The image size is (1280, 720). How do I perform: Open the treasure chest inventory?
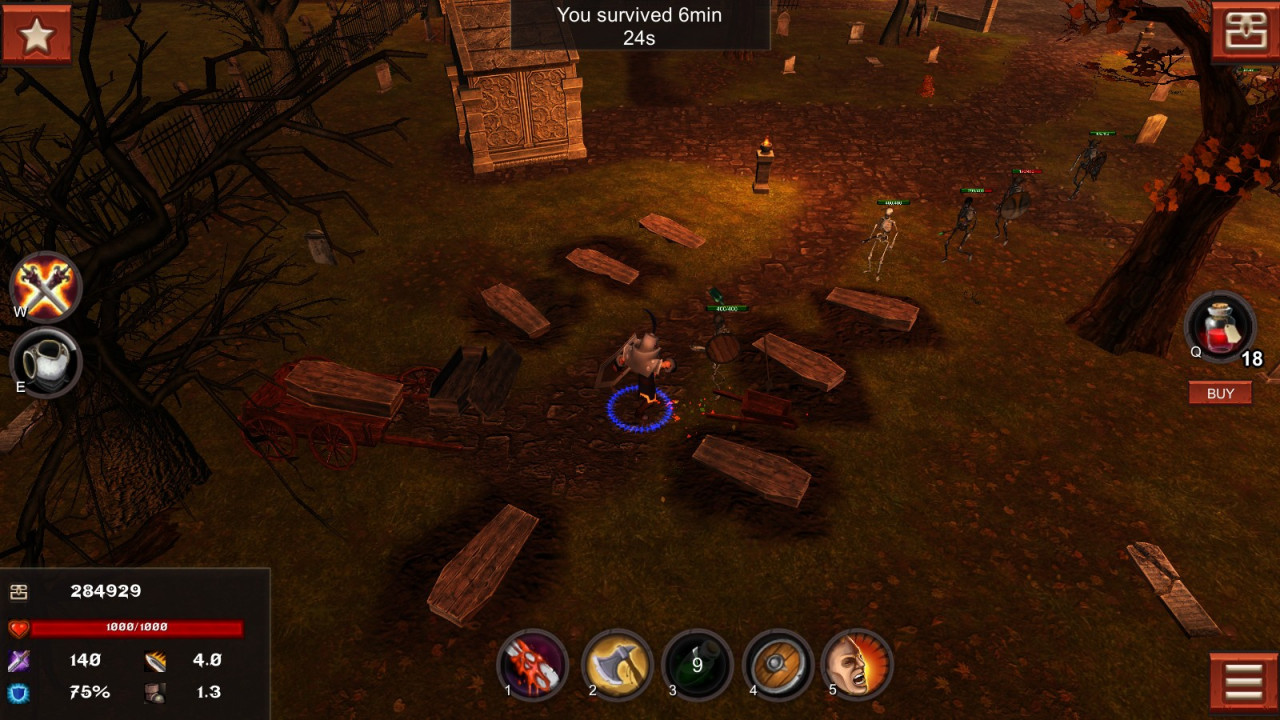1245,32
